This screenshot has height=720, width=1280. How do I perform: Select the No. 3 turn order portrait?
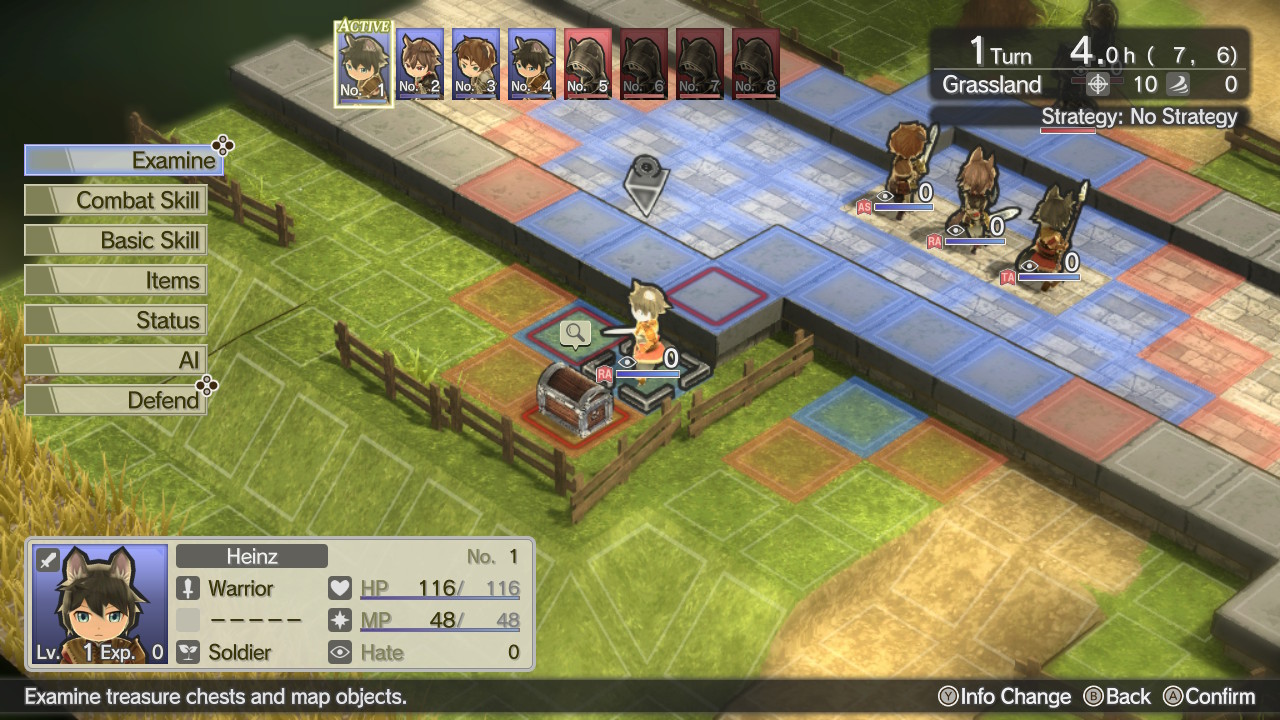tap(476, 63)
